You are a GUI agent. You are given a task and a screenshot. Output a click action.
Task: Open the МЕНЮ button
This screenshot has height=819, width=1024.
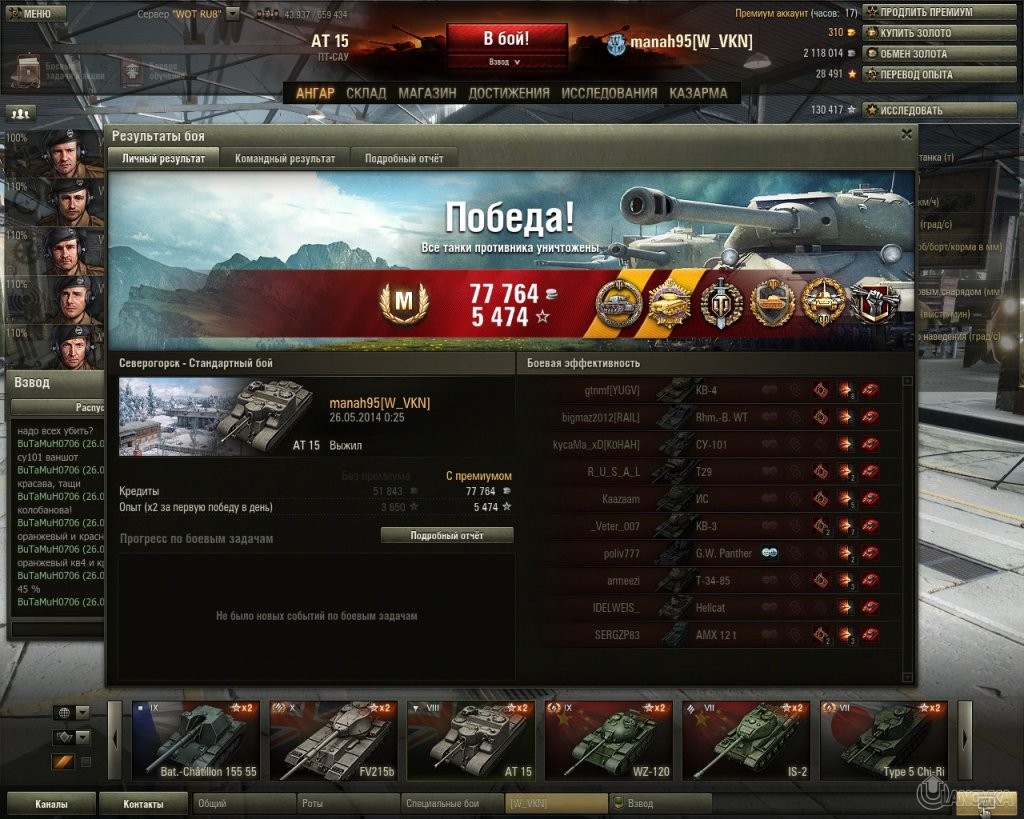[x=35, y=14]
